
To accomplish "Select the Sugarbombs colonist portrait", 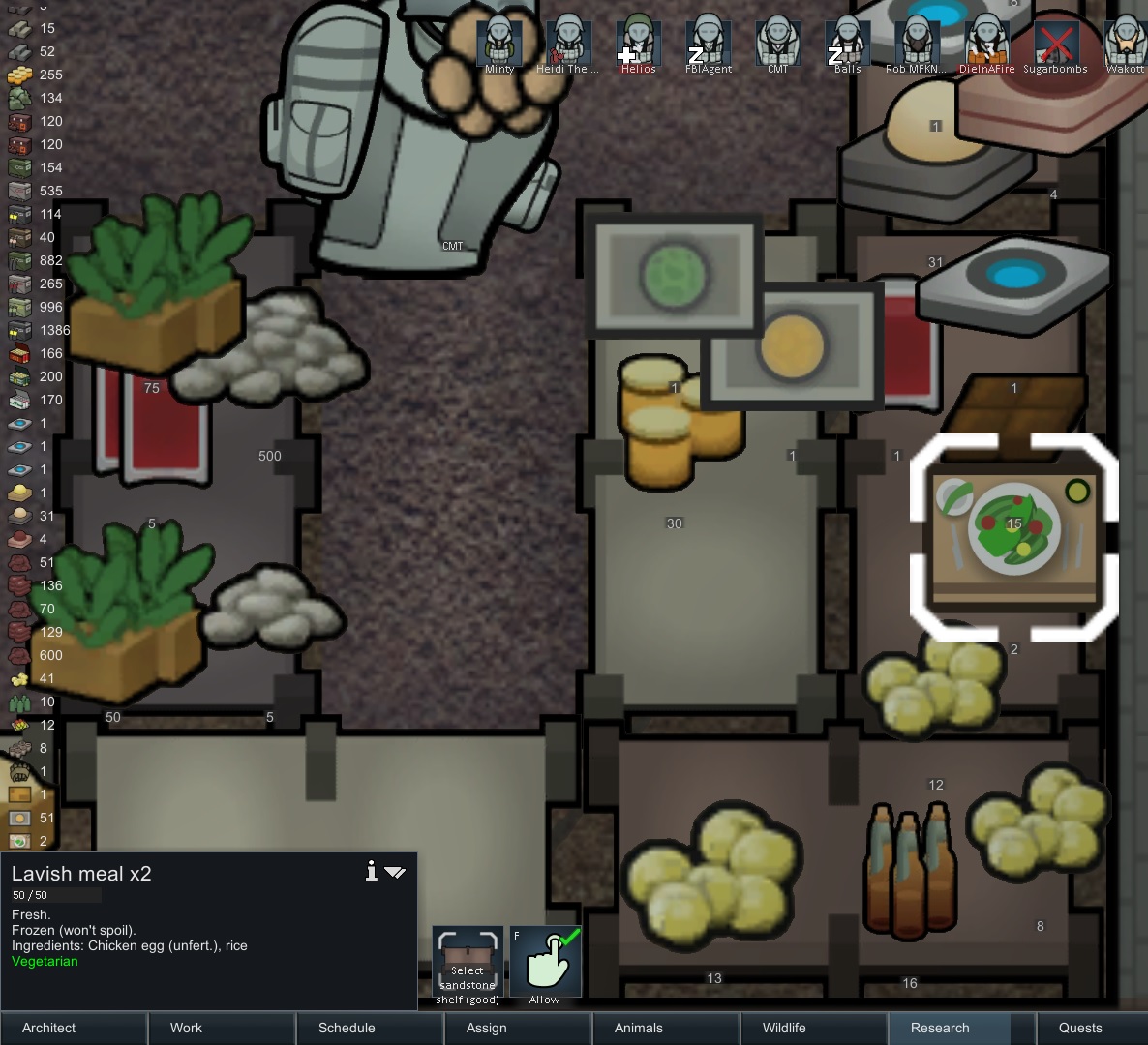I will tap(1055, 44).
